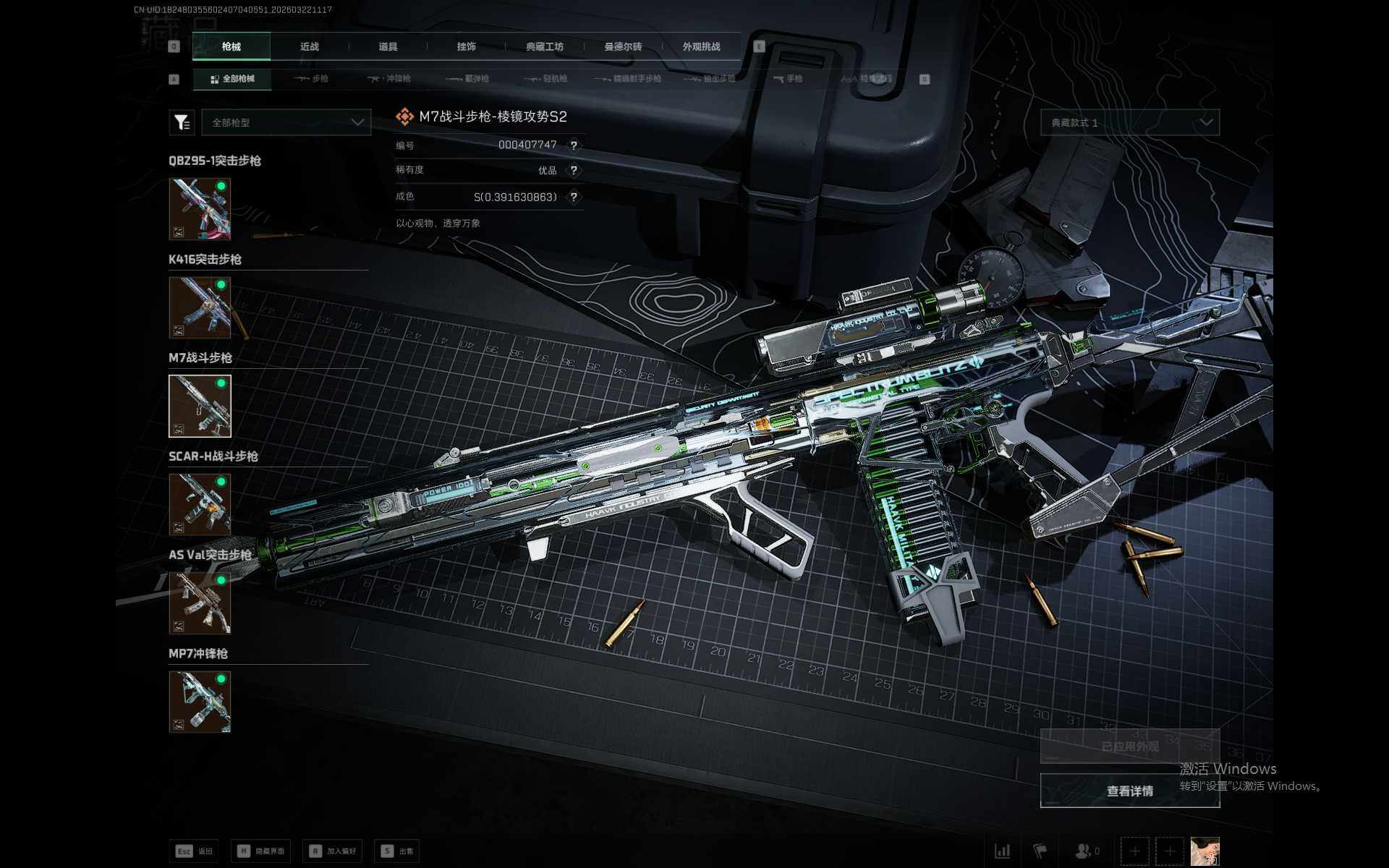Choose the MP7 submachine gun skin thumbnail
This screenshot has height=868, width=1389.
pos(200,702)
